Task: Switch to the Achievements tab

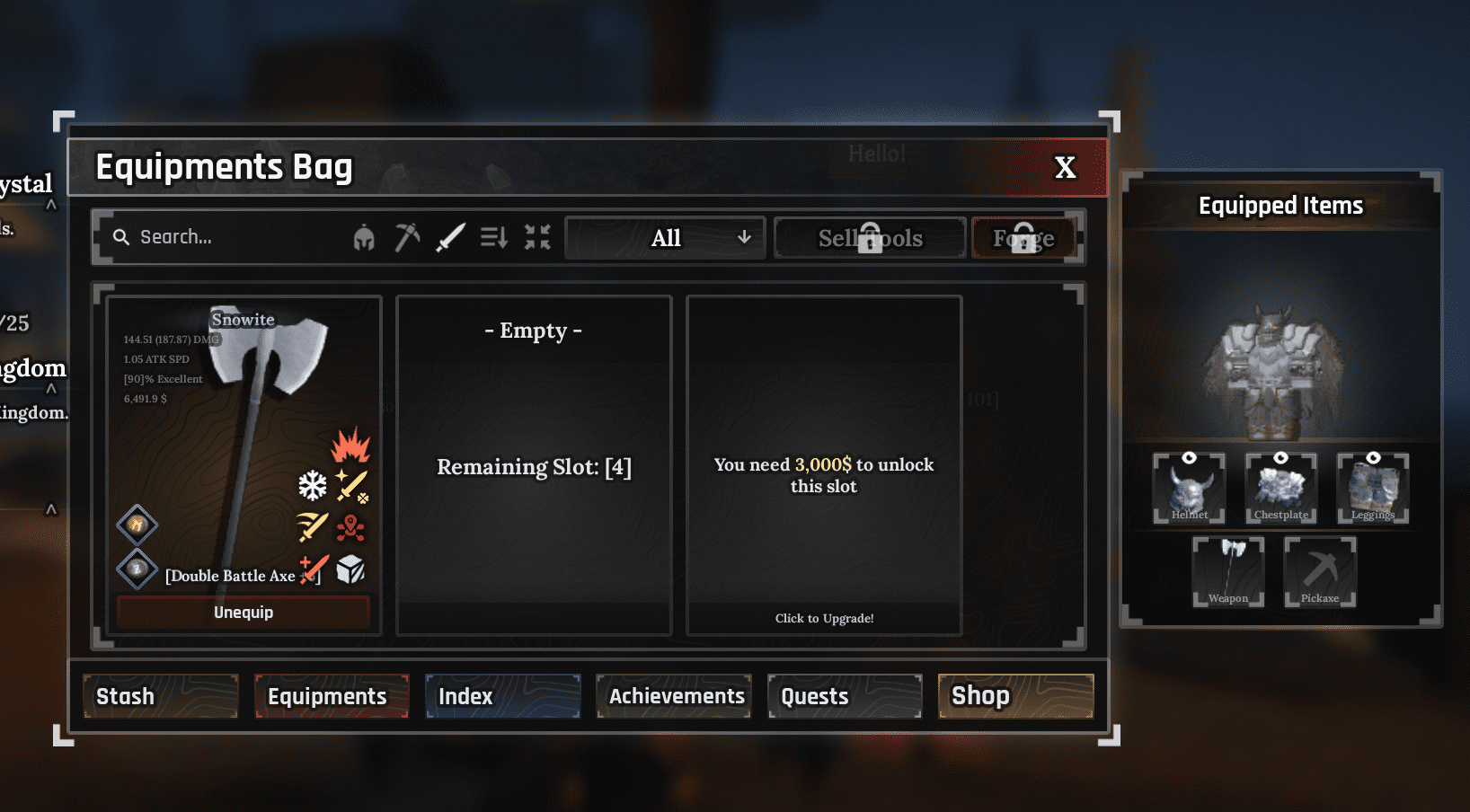Action: point(673,695)
